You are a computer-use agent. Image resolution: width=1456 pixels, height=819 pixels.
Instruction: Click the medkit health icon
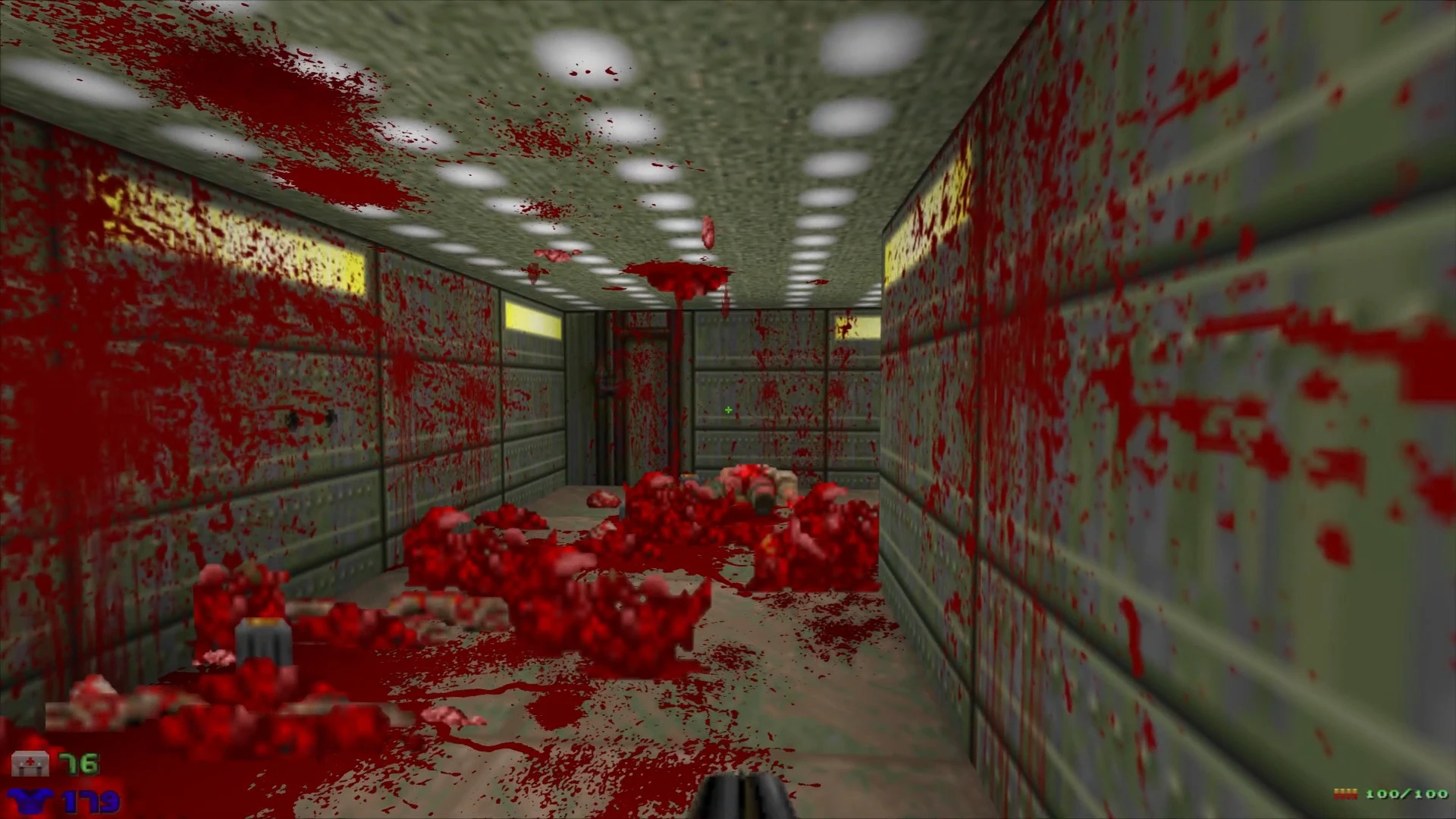tap(30, 763)
